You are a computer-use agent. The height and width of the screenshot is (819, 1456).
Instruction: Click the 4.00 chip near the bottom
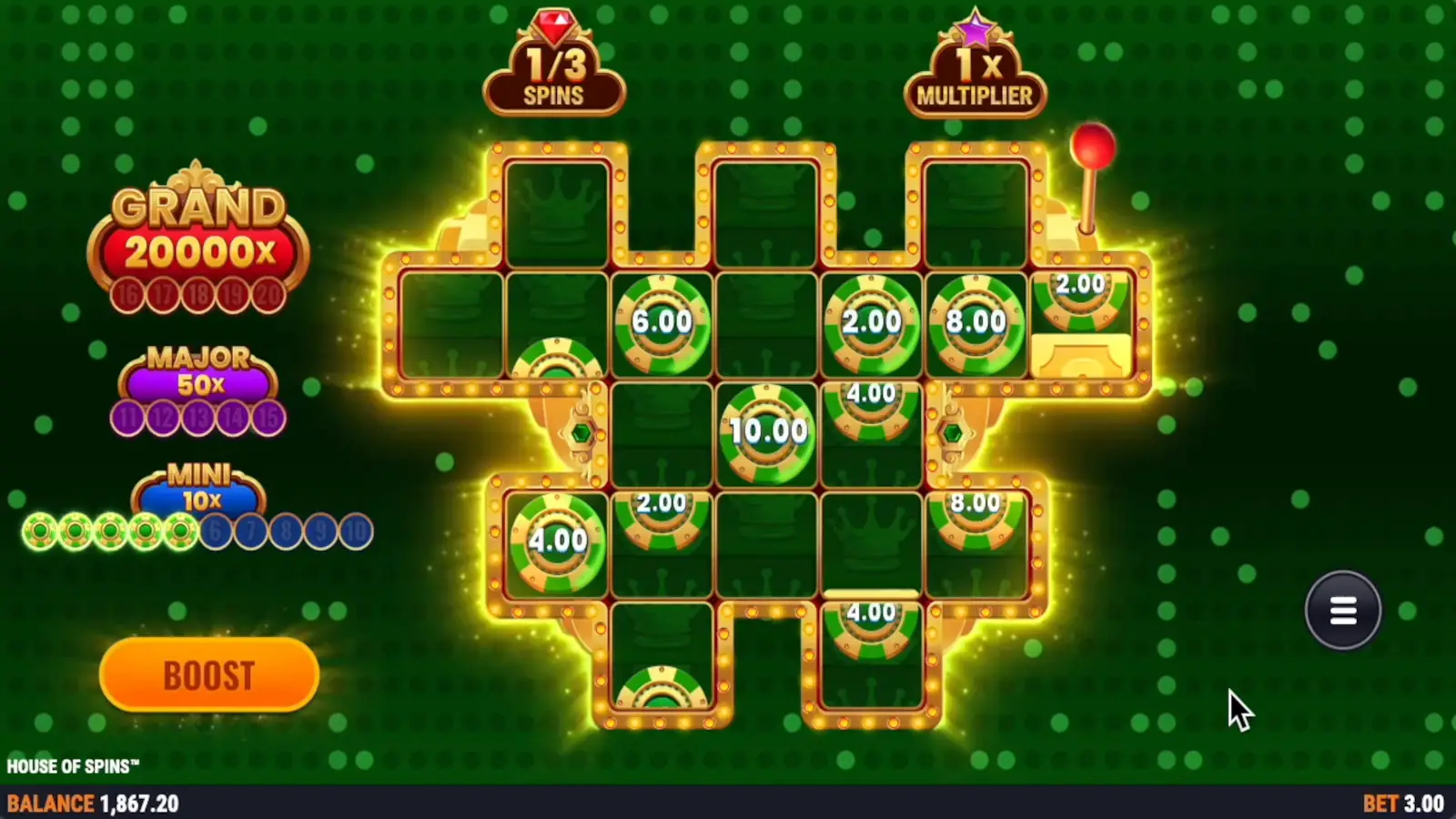pyautogui.click(x=870, y=628)
